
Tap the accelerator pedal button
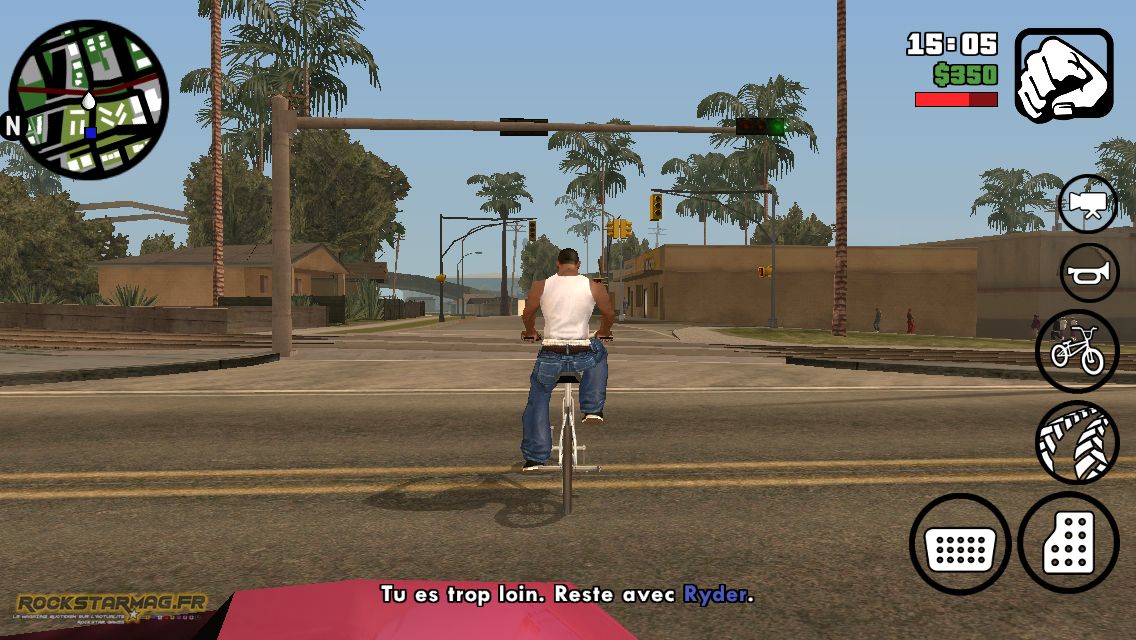tap(1068, 543)
